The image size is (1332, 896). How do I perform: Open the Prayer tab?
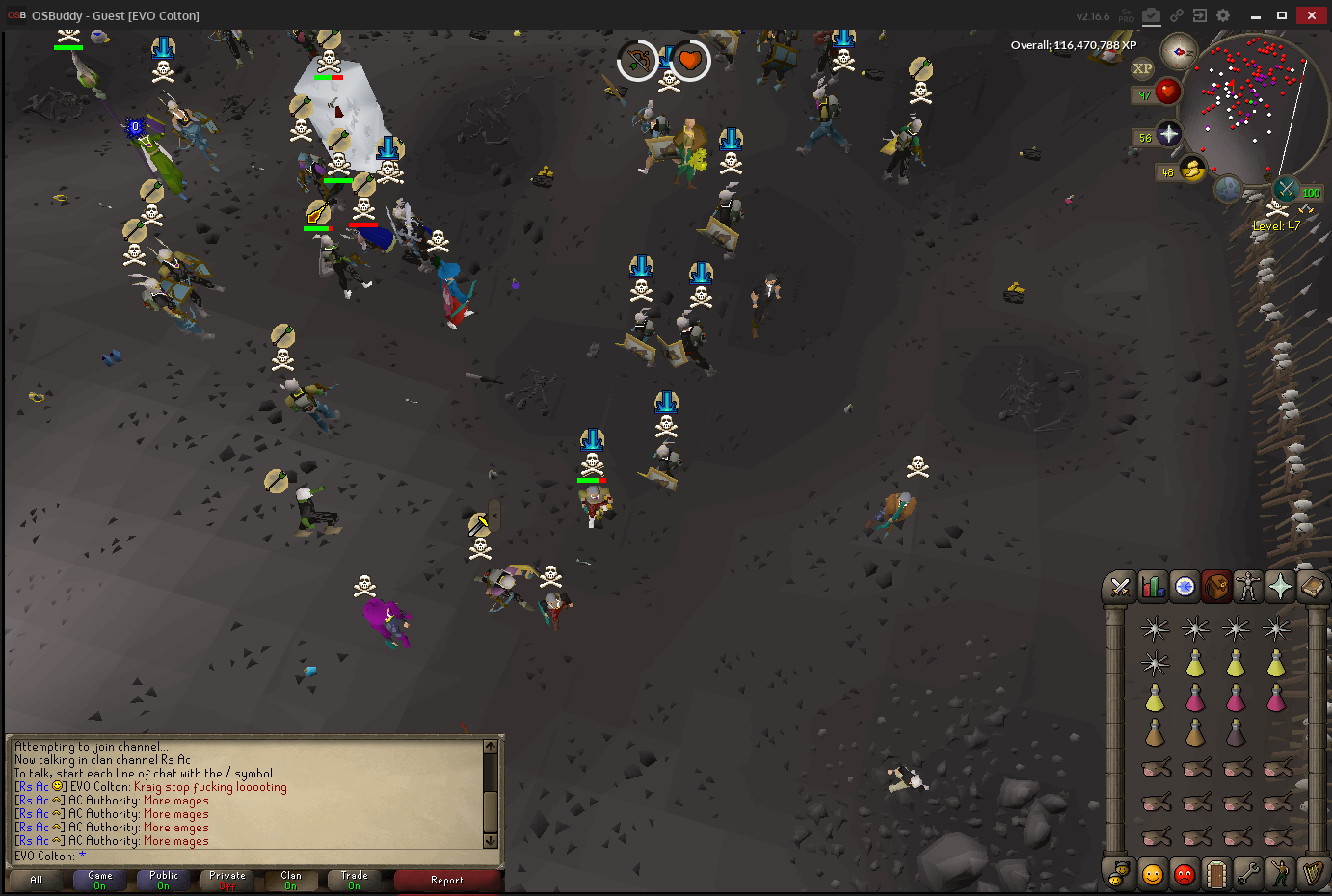point(1280,586)
